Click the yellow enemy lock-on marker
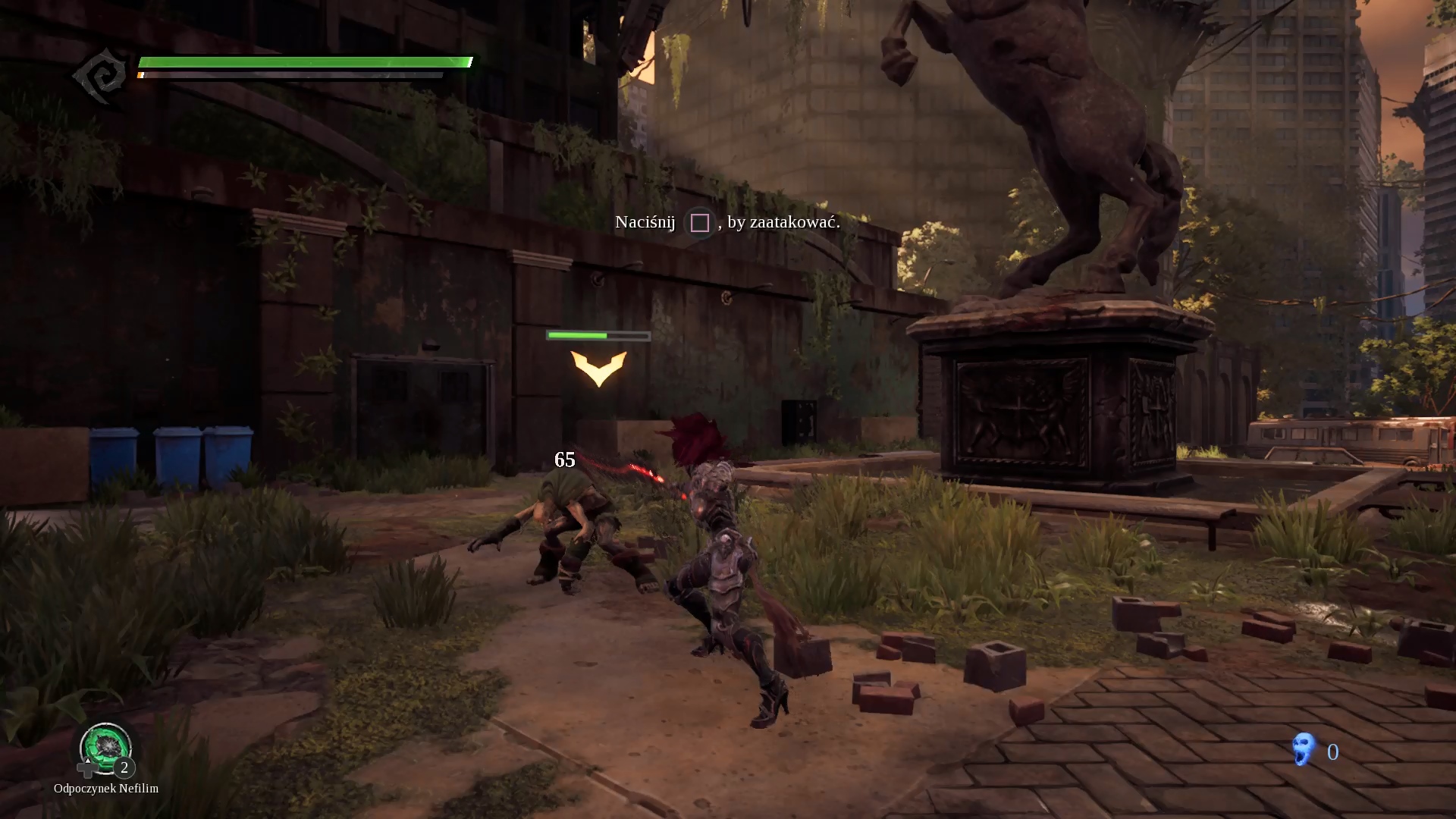Screen dimensions: 1456x819 tap(598, 368)
